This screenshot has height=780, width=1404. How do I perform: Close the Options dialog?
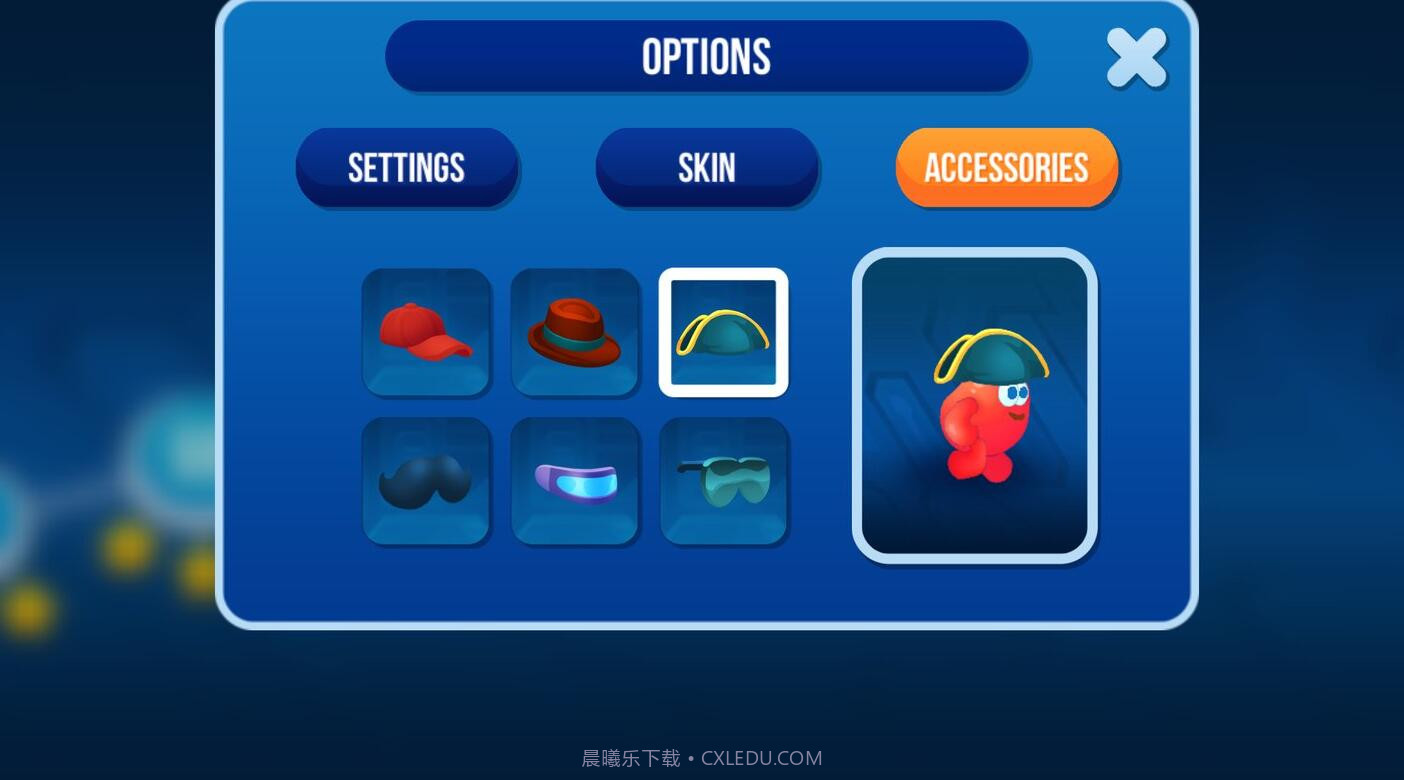point(1136,57)
